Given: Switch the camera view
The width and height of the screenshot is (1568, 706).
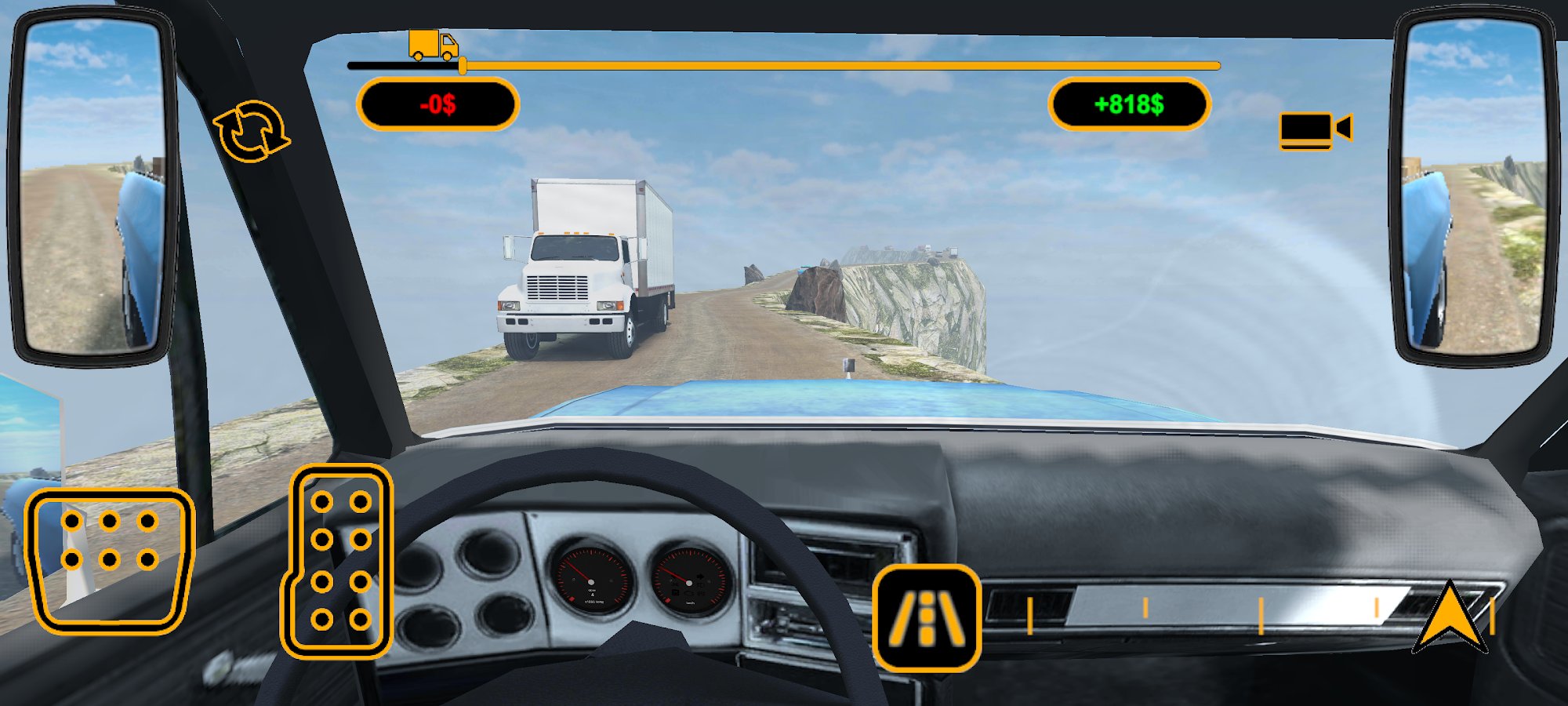Looking at the screenshot, I should click(x=1315, y=129).
